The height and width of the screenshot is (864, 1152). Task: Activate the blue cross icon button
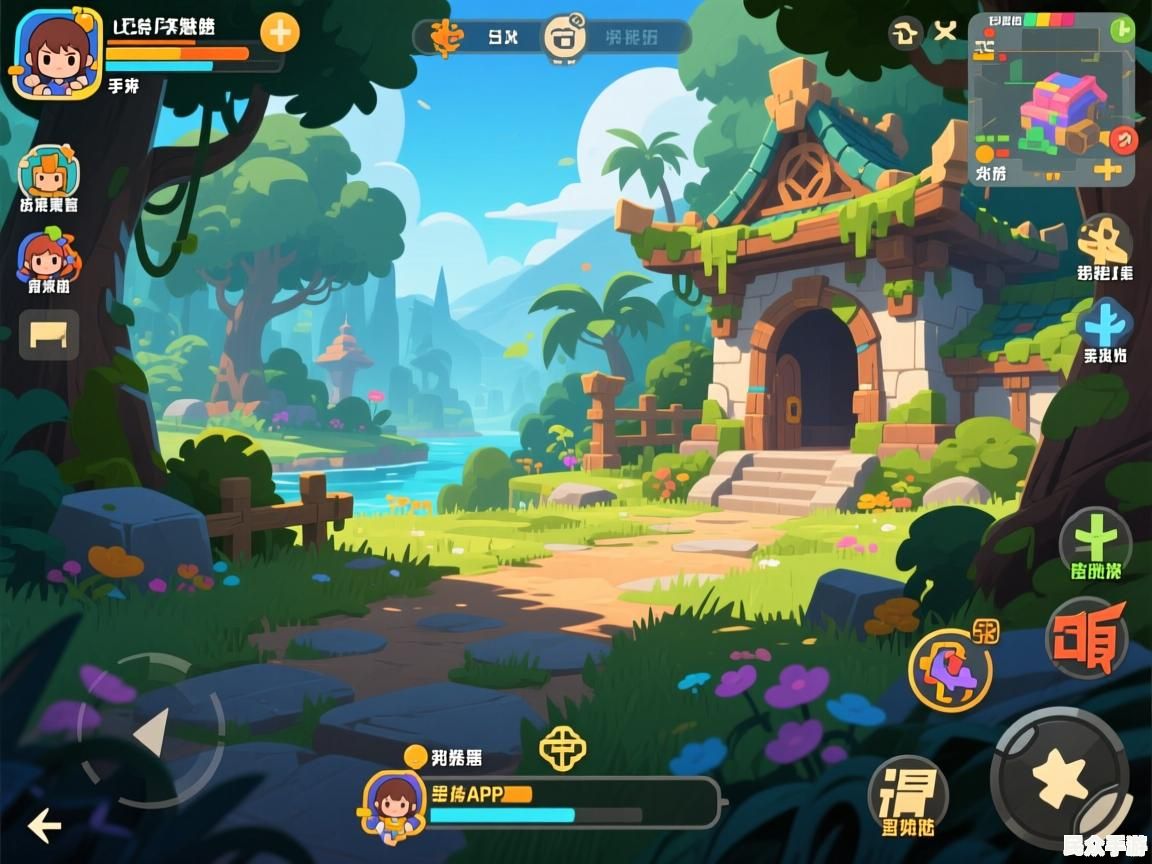(x=1105, y=324)
